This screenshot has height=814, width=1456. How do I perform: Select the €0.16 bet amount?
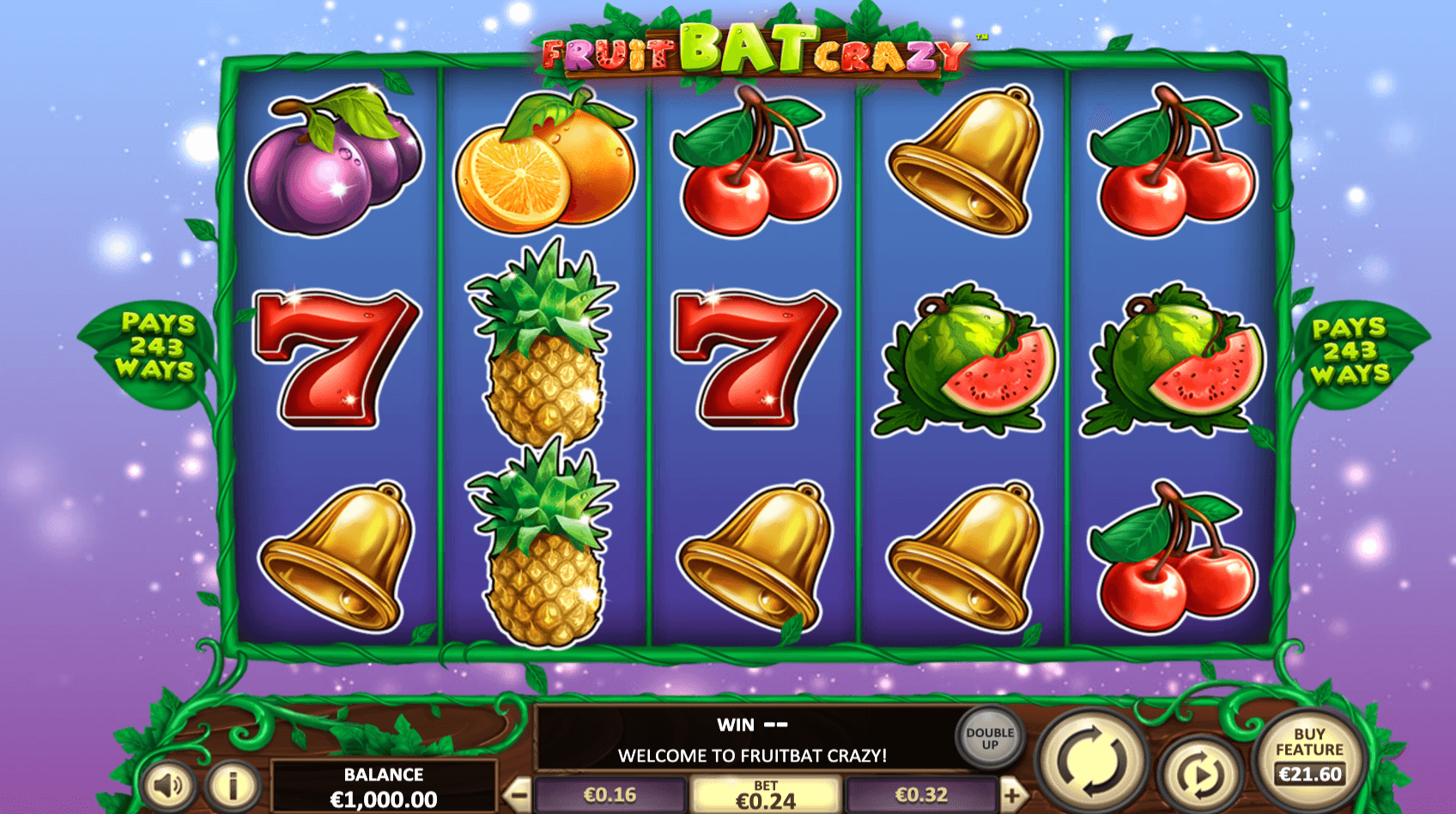pyautogui.click(x=610, y=795)
